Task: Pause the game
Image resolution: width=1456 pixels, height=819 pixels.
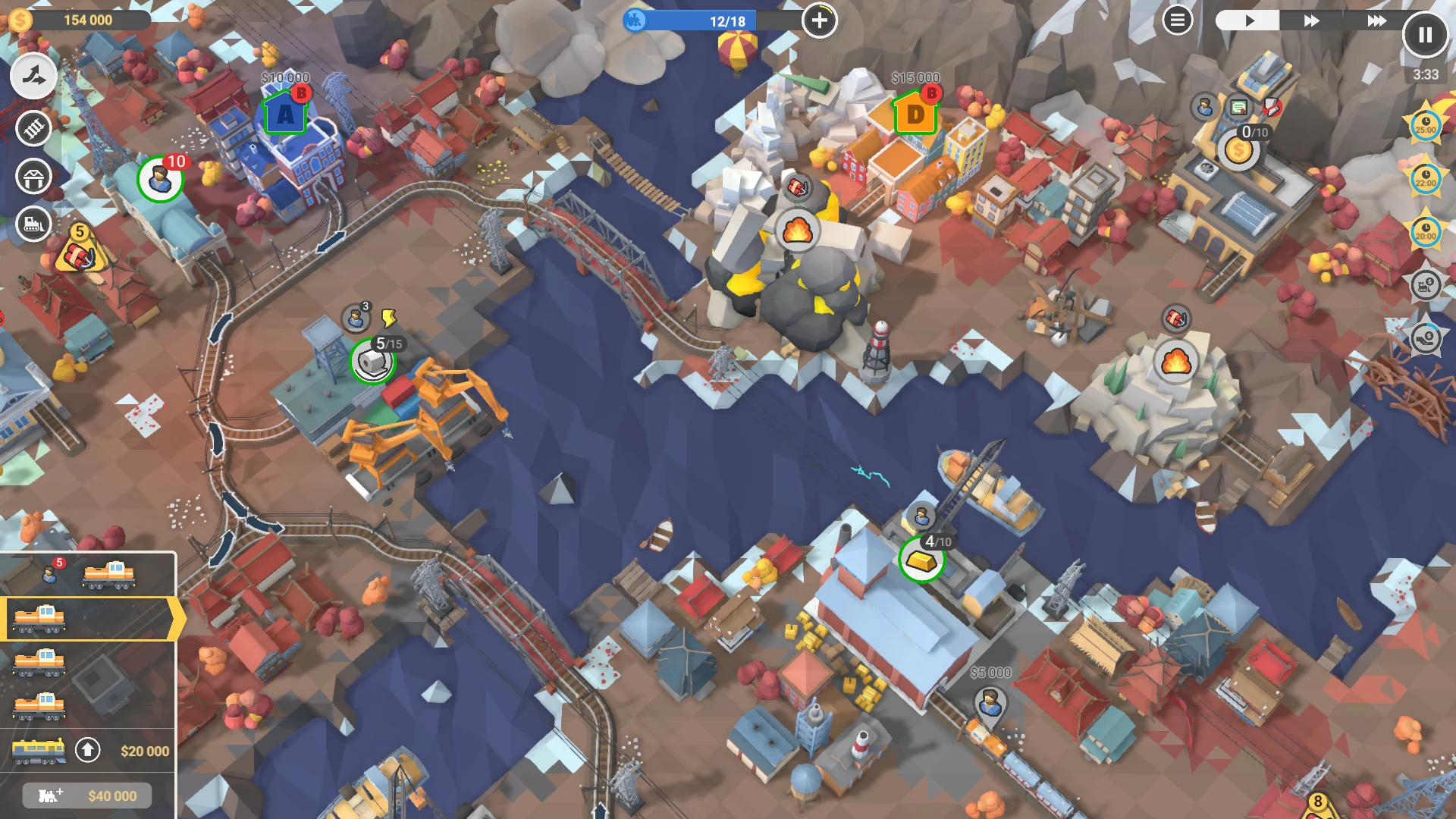Action: [1426, 34]
